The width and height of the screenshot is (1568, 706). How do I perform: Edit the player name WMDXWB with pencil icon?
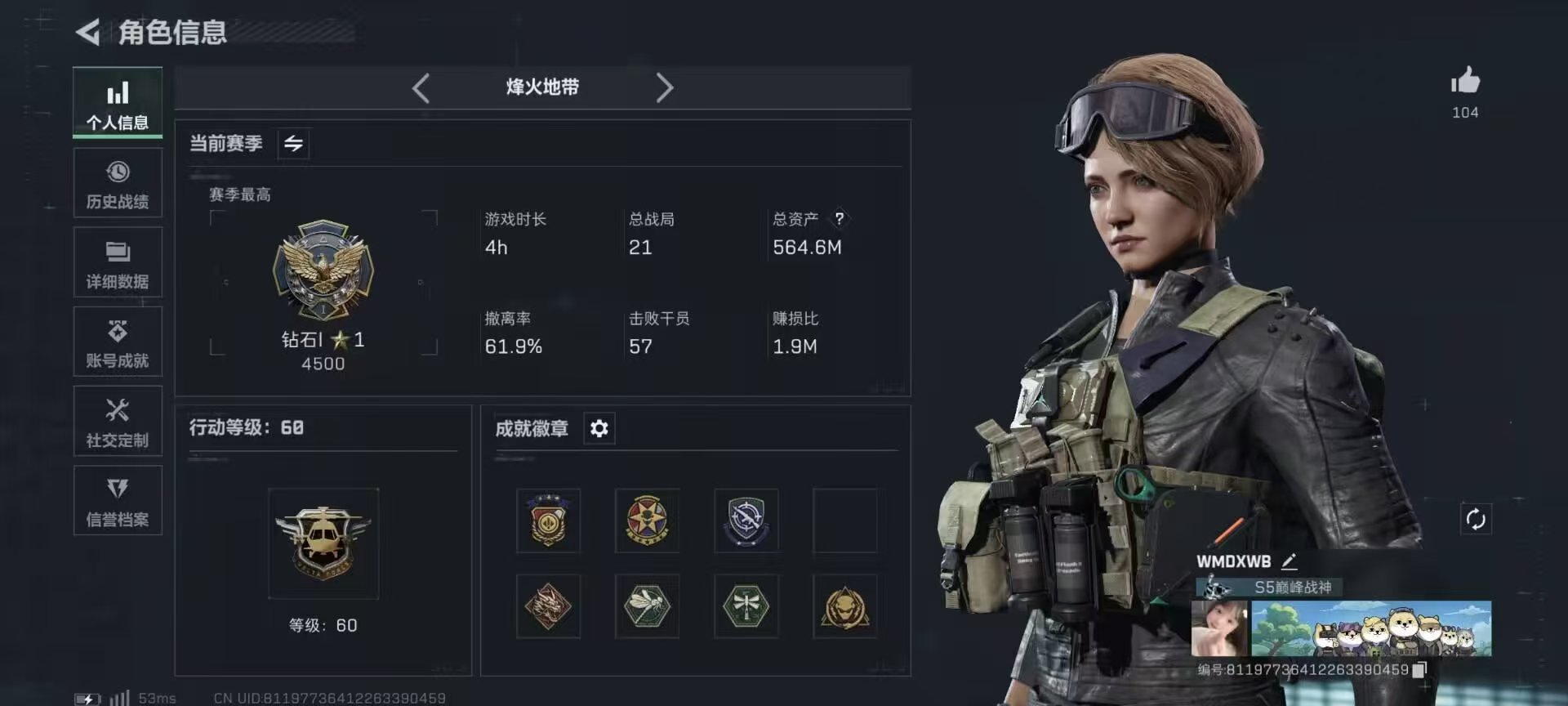point(1290,561)
